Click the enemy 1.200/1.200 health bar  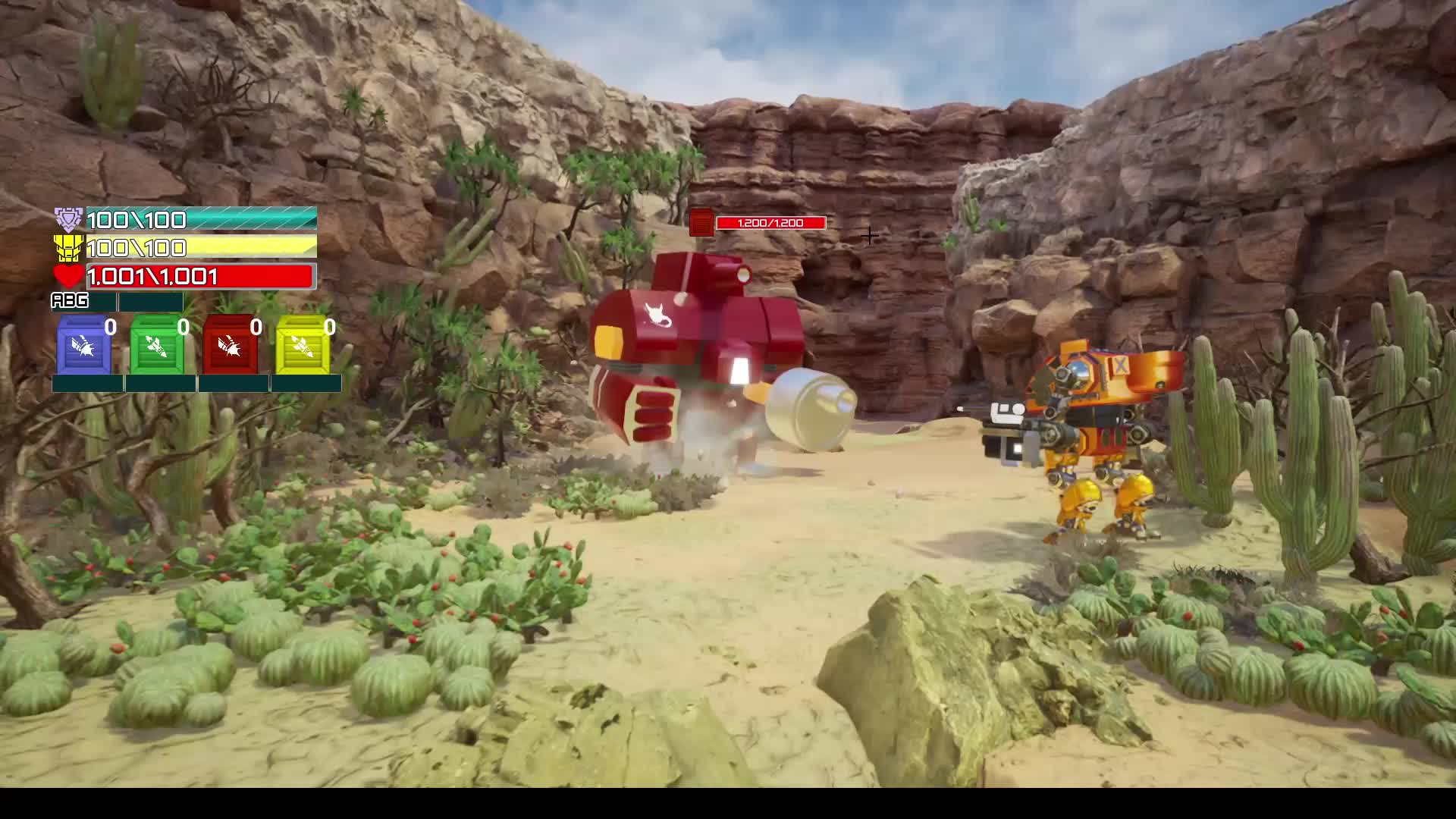[770, 222]
